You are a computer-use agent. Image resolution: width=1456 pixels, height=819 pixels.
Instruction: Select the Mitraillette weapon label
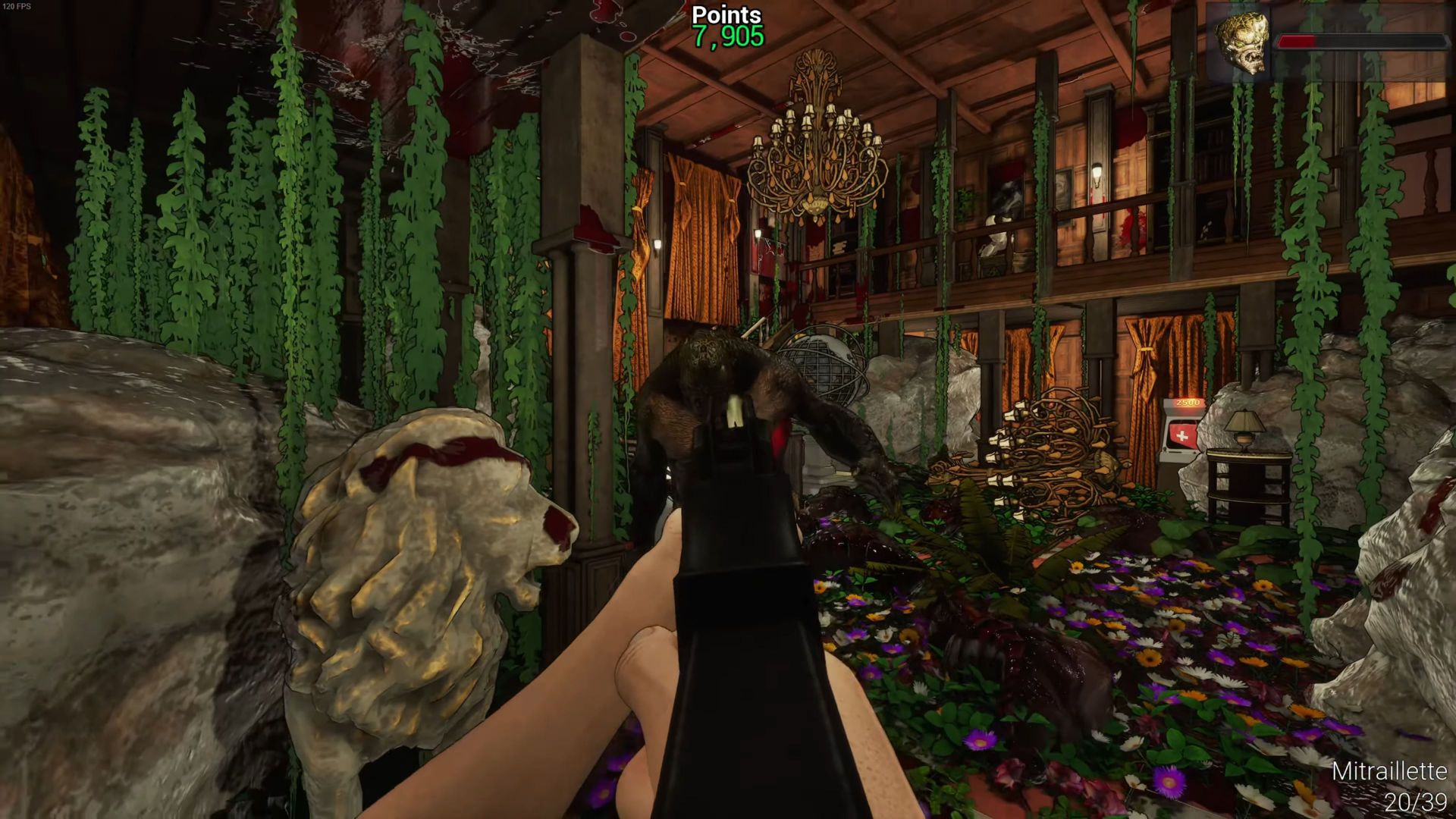[x=1389, y=771]
